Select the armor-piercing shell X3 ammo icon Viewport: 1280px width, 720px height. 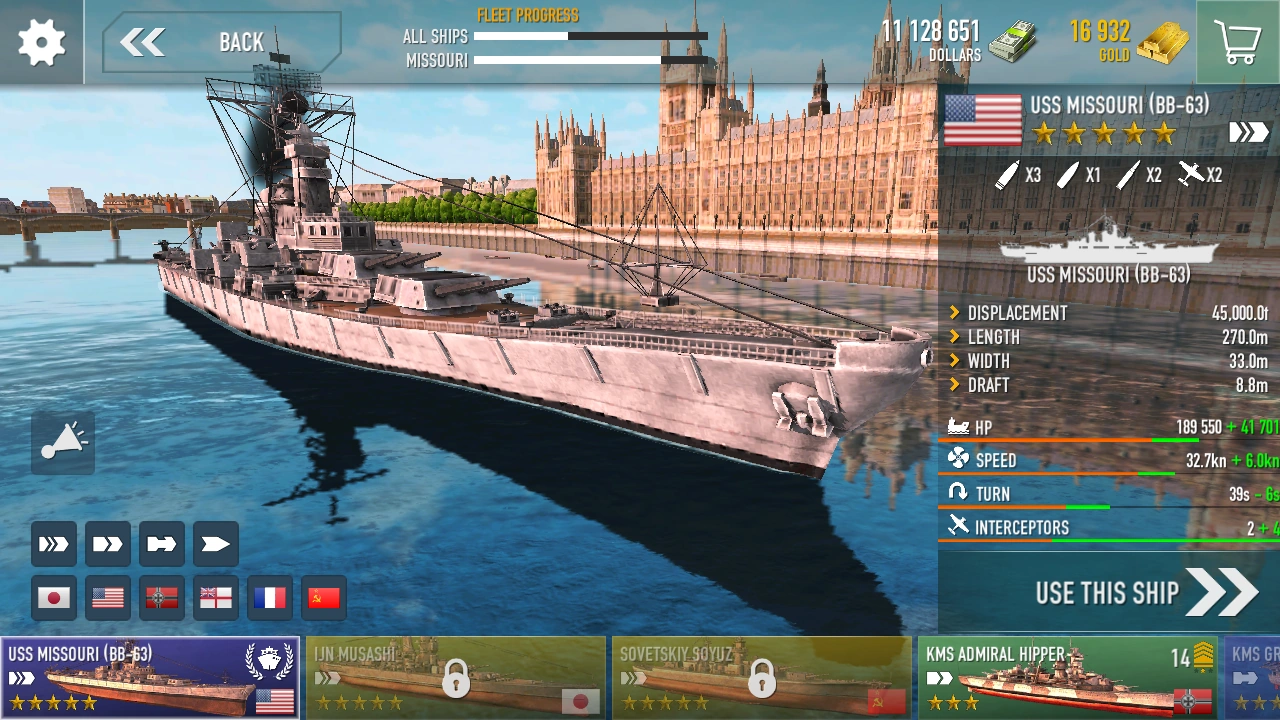pos(1008,175)
